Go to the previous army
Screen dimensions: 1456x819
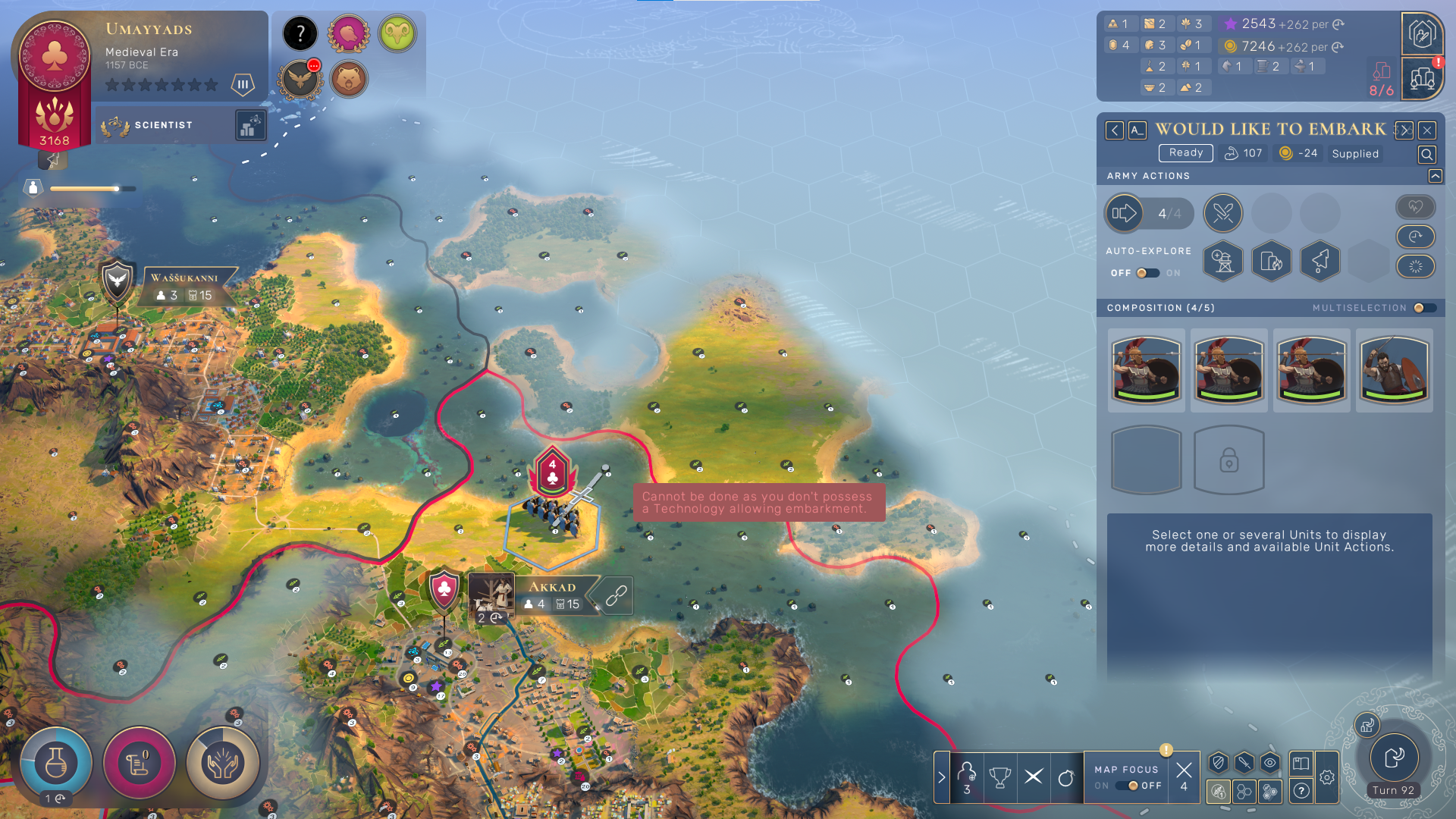(x=1114, y=130)
